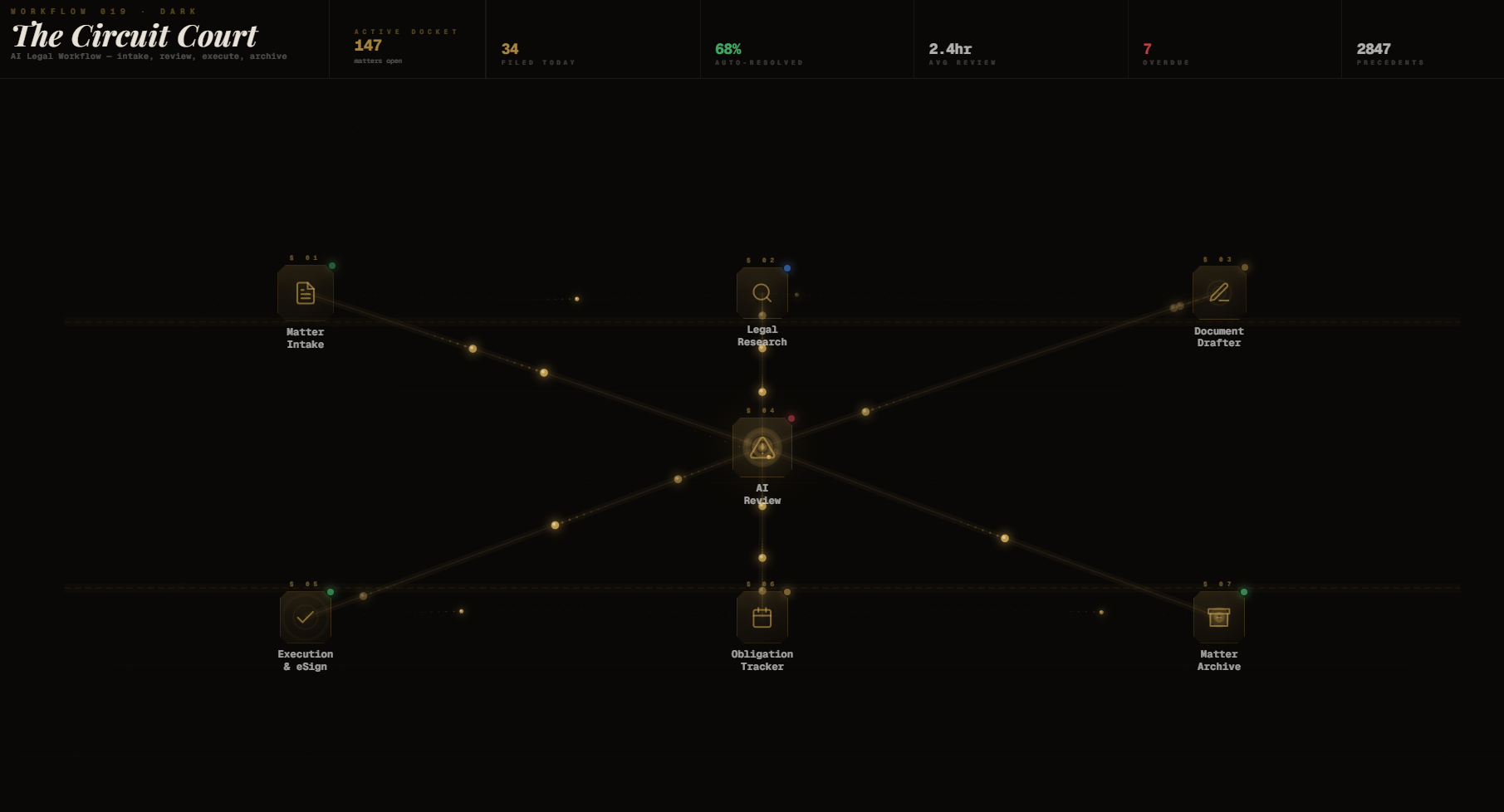Click the Document Drafter pencil icon
1504x812 pixels.
(x=1218, y=292)
